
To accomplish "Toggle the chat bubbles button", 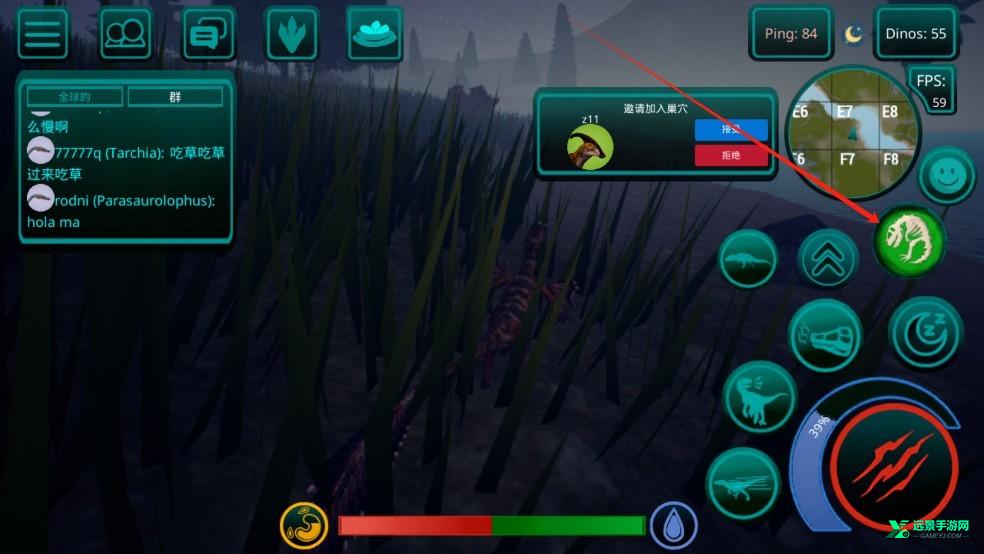I will point(208,34).
